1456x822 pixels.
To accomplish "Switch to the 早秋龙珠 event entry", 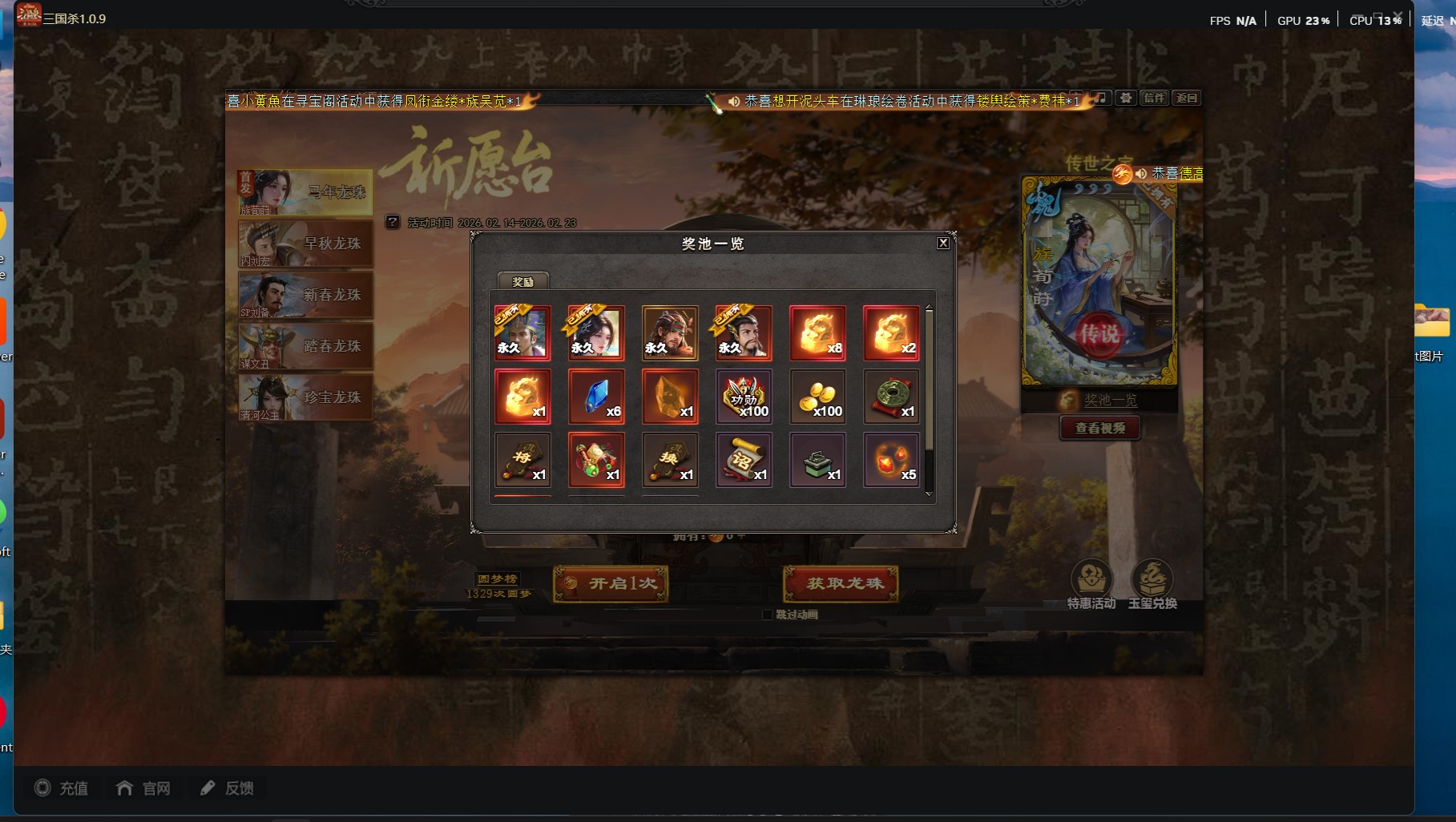I will coord(305,244).
